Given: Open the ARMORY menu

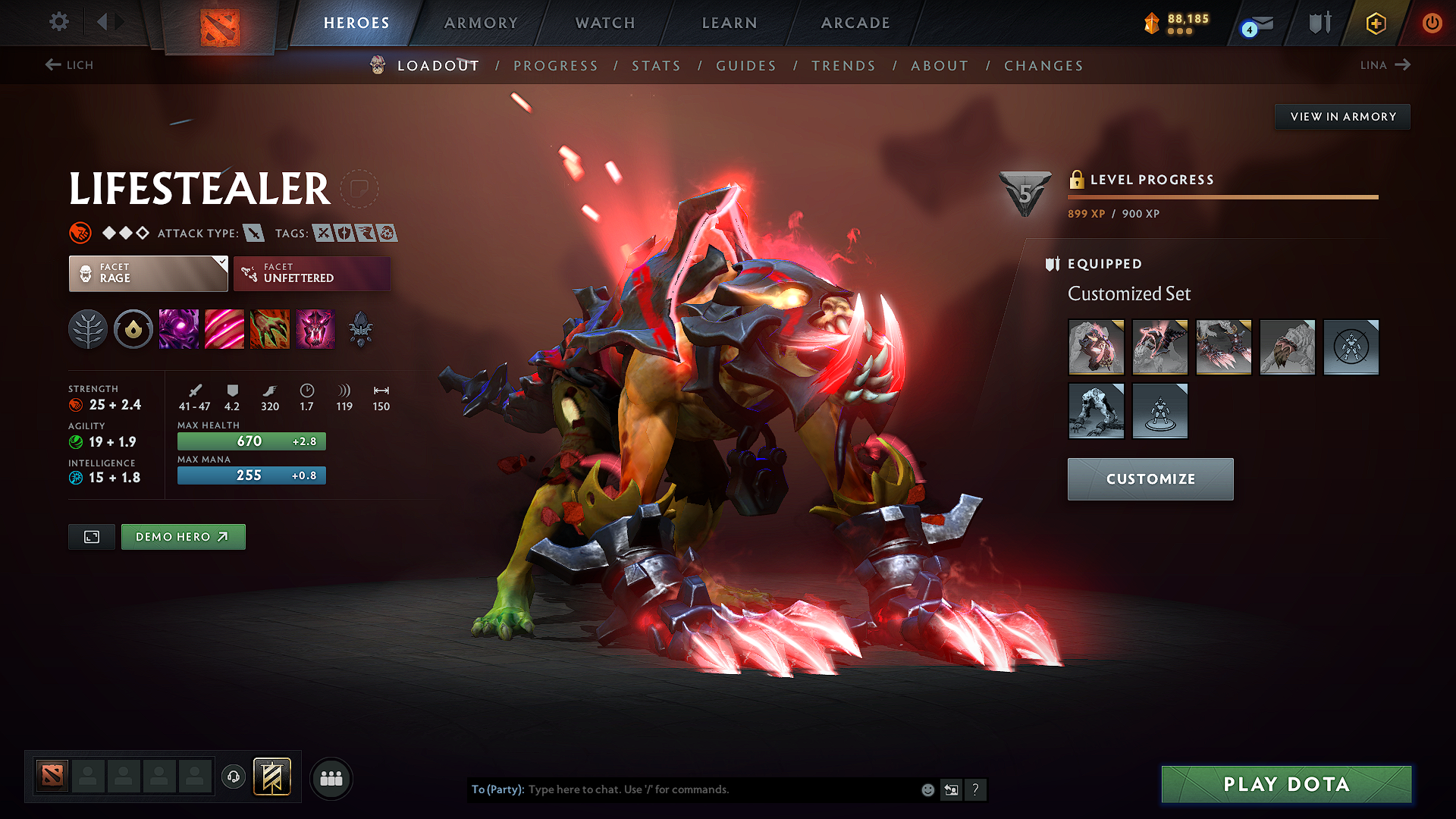Looking at the screenshot, I should tap(481, 23).
